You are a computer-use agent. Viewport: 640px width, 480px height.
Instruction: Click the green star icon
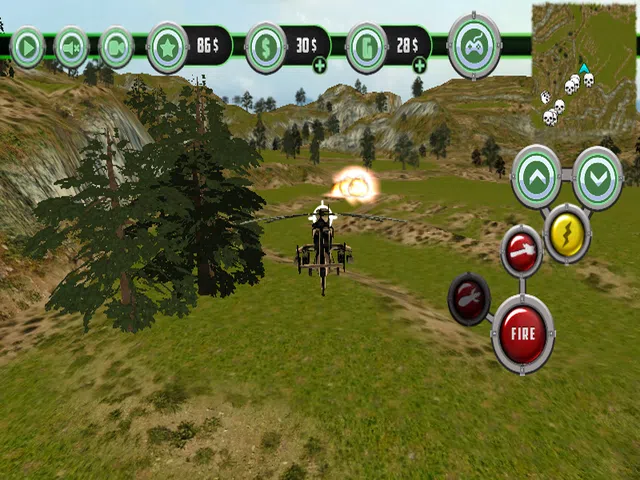click(168, 47)
